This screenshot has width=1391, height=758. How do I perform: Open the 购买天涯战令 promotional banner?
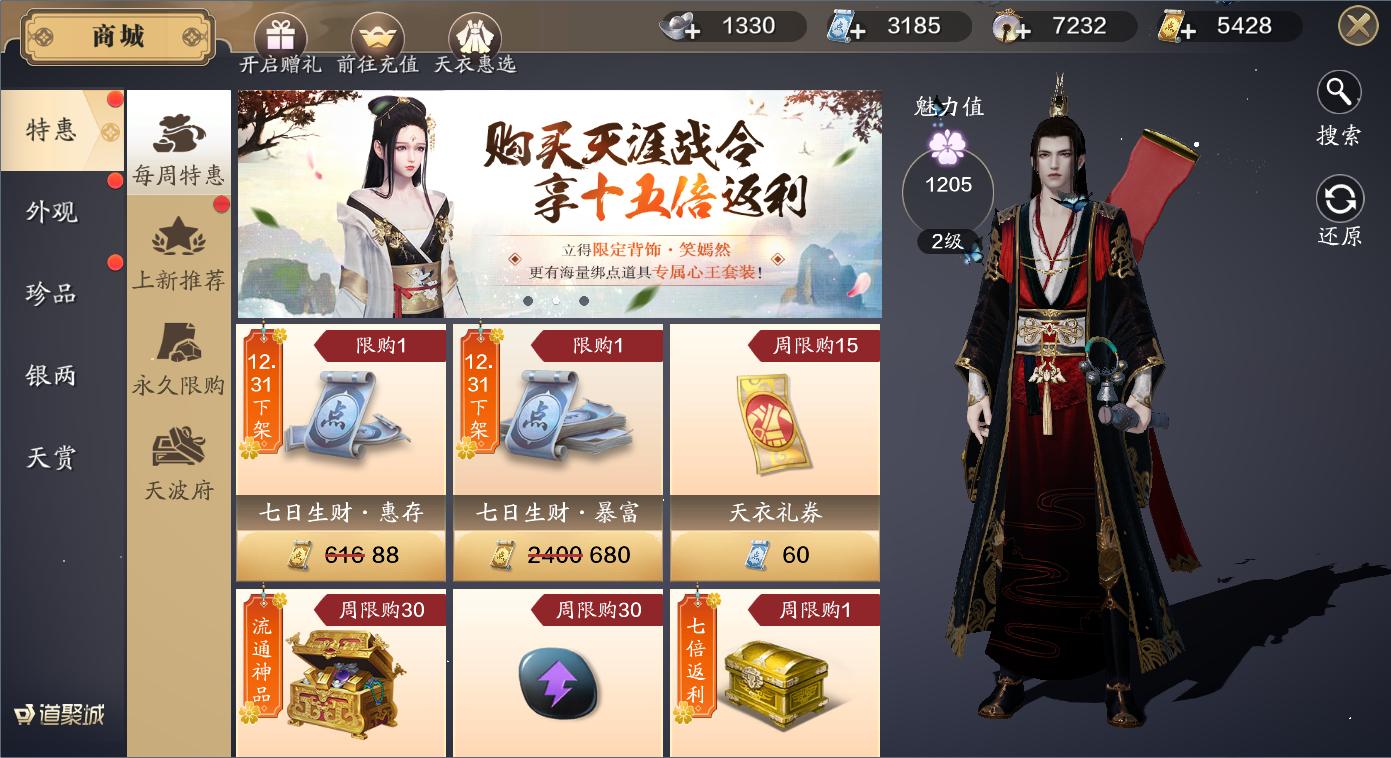[560, 200]
